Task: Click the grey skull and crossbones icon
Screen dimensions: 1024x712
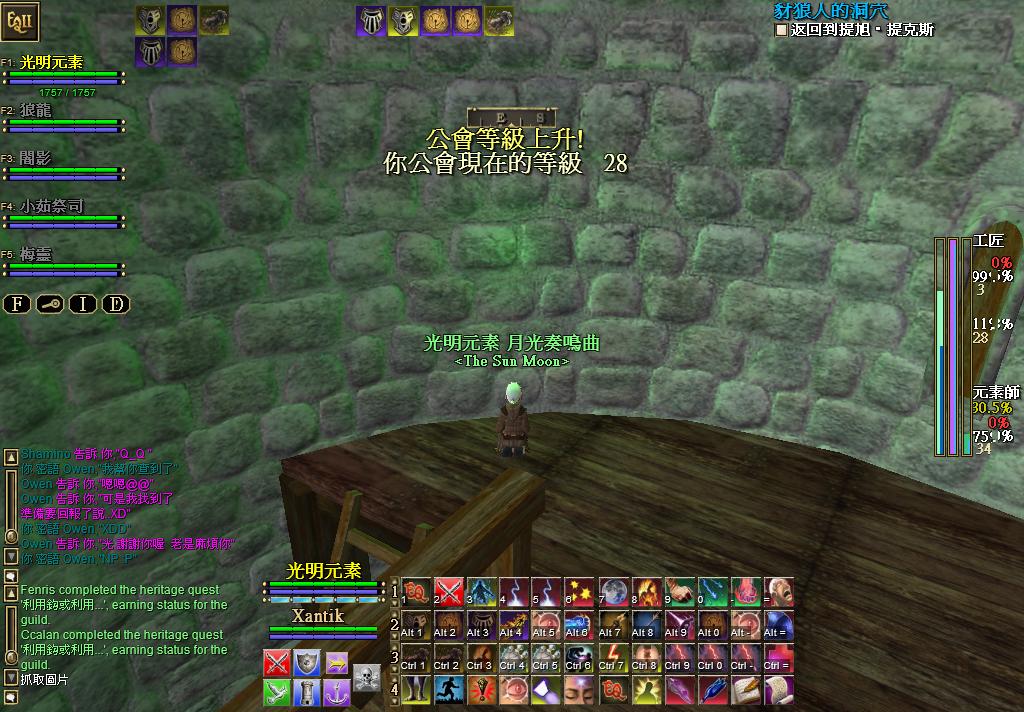Action: click(x=367, y=677)
